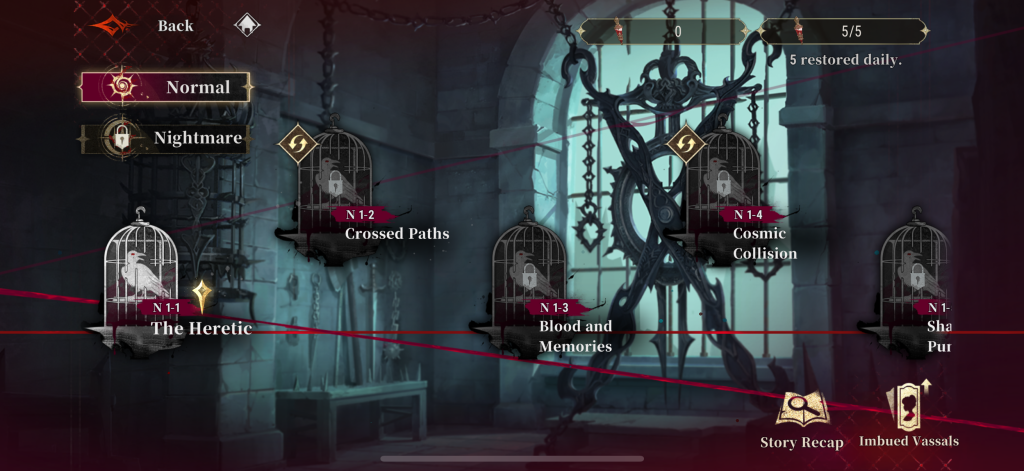The height and width of the screenshot is (471, 1024).
Task: Tap the home diamond icon
Action: (x=245, y=26)
